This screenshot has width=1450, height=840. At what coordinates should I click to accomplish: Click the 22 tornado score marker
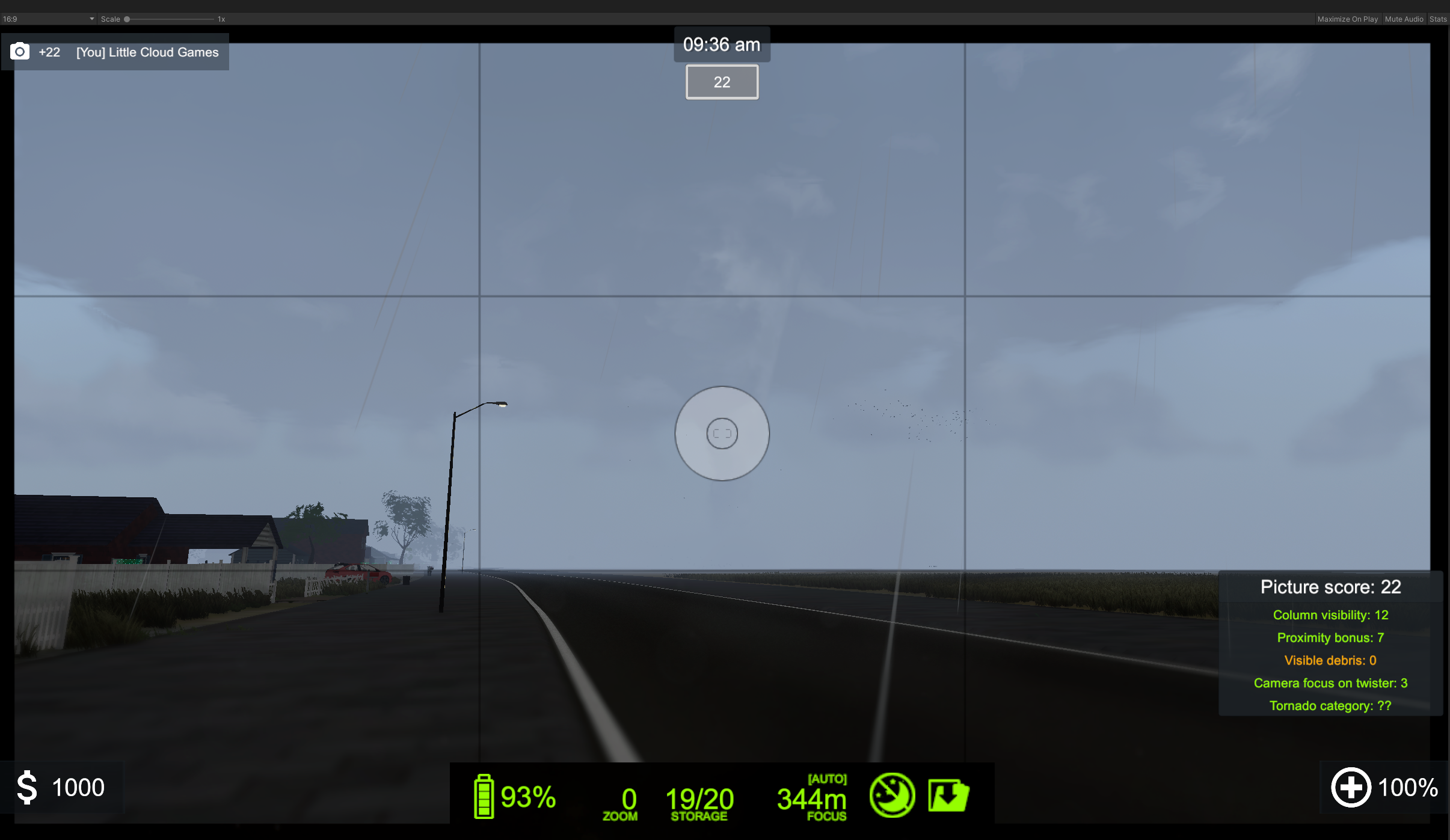(721, 82)
